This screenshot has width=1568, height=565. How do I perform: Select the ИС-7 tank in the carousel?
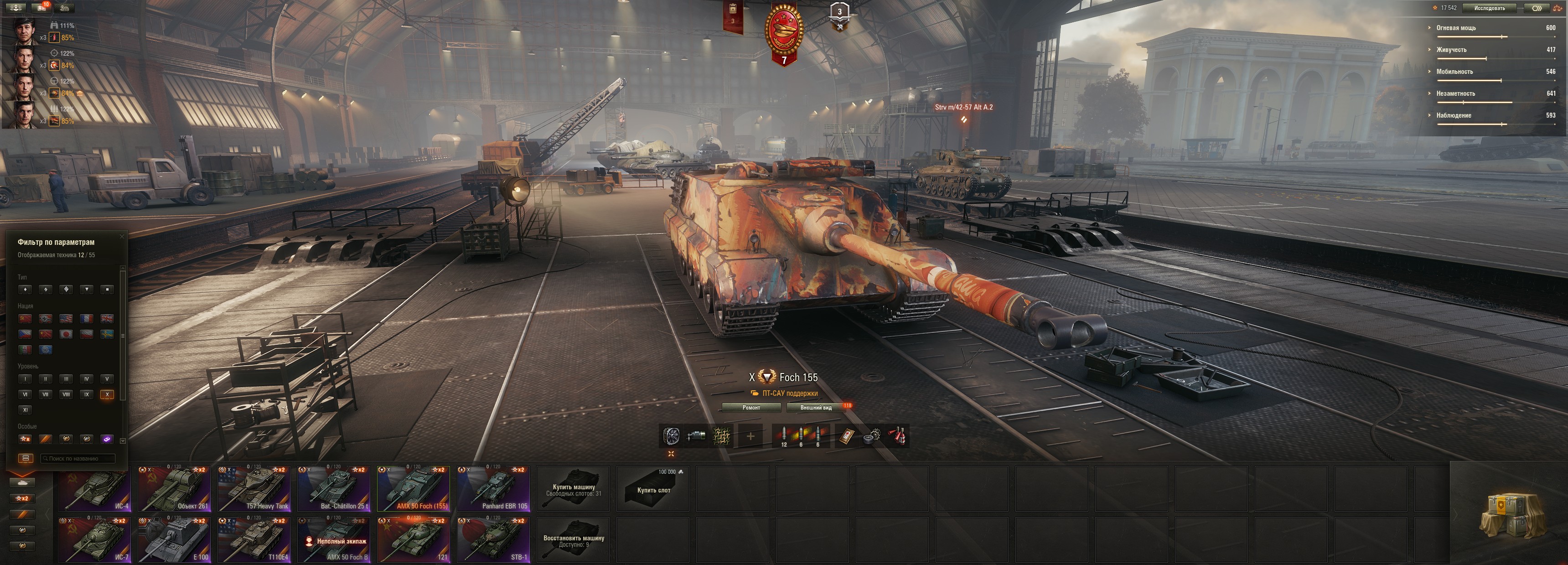(x=95, y=540)
